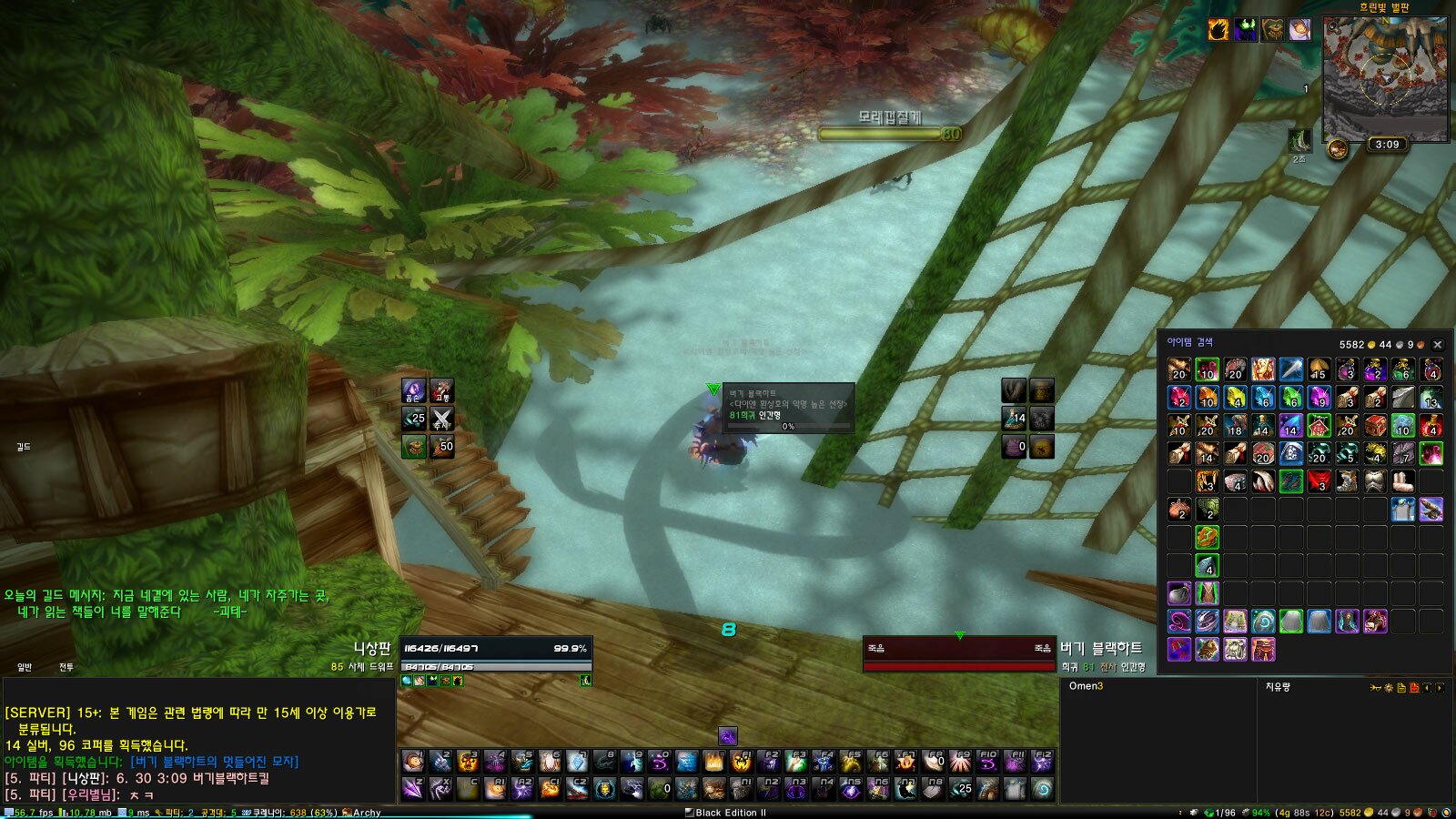Select the General chat tab
The image size is (1456, 819).
pos(25,668)
